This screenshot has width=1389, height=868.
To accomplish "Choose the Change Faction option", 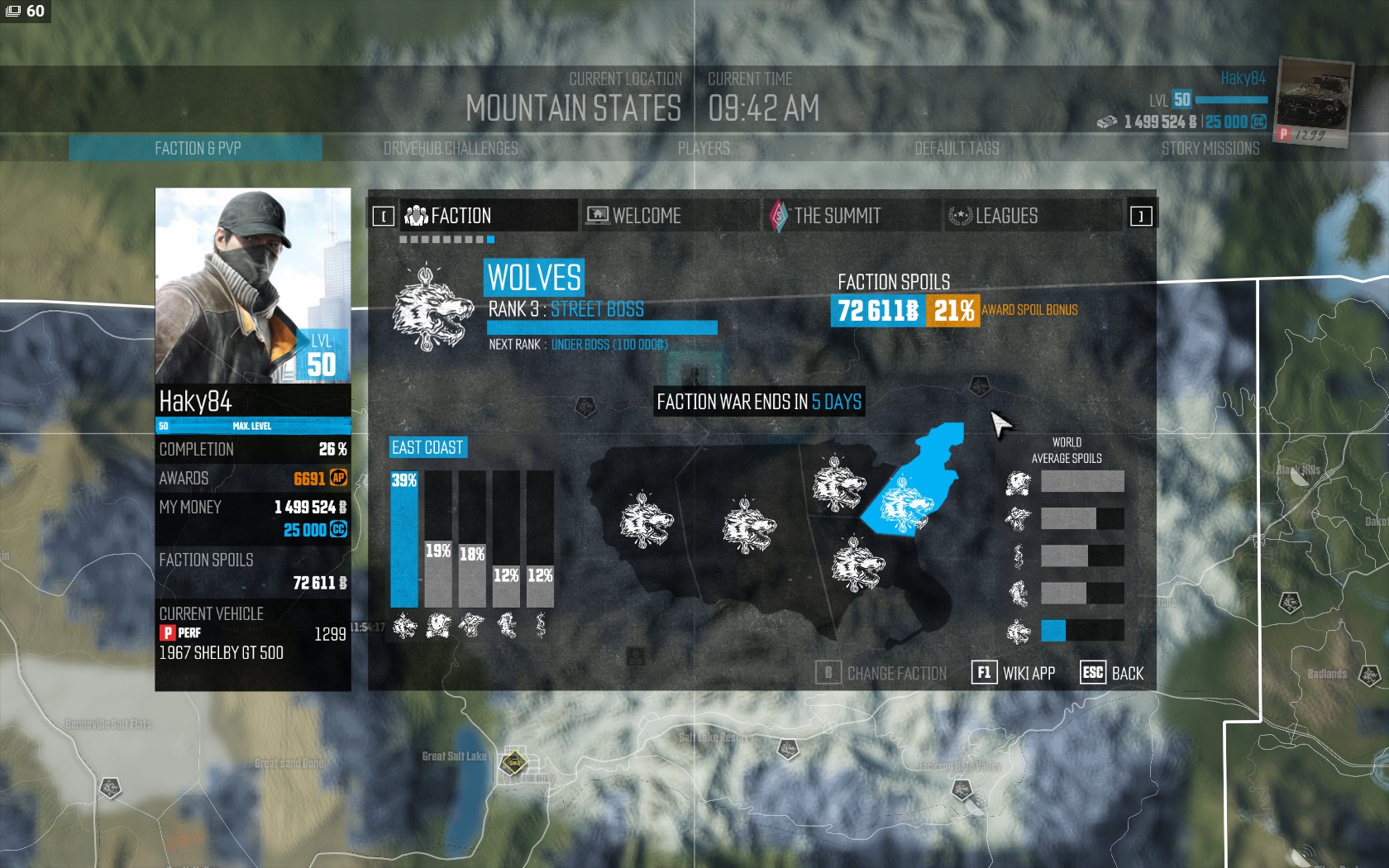I will pos(881,673).
